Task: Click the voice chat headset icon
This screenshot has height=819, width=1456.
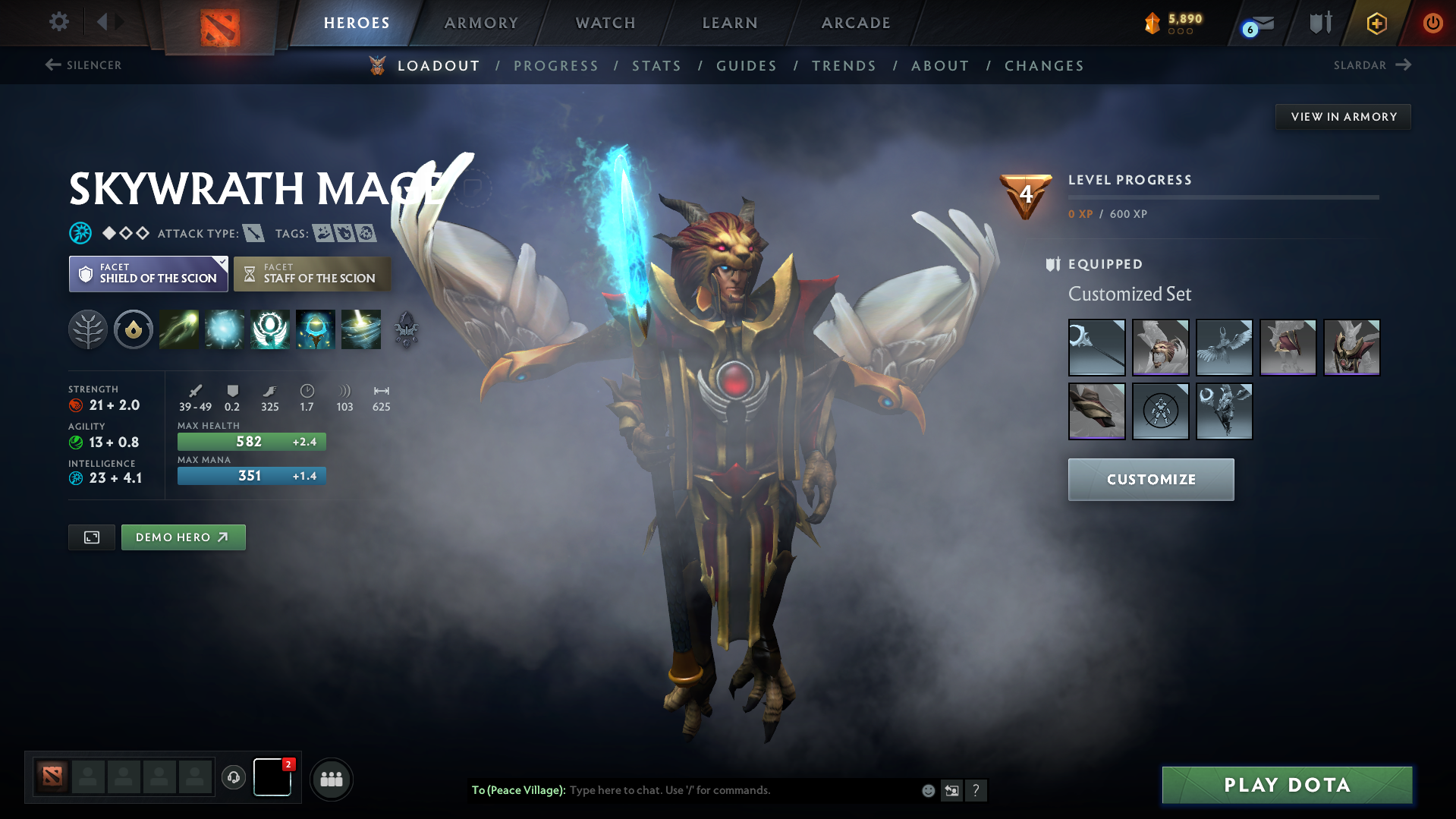Action: [x=234, y=778]
